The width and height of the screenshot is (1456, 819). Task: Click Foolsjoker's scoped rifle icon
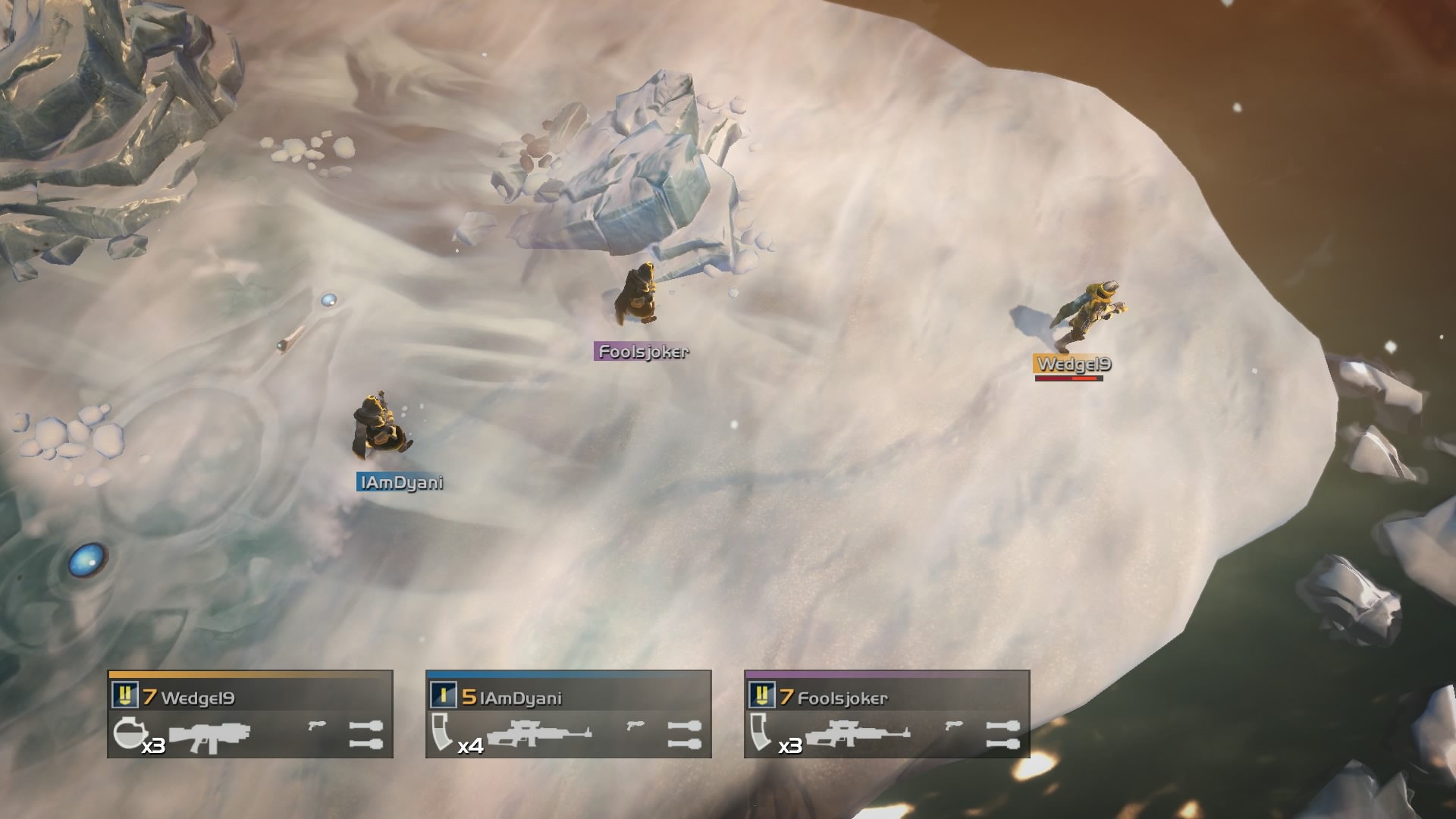pyautogui.click(x=858, y=735)
